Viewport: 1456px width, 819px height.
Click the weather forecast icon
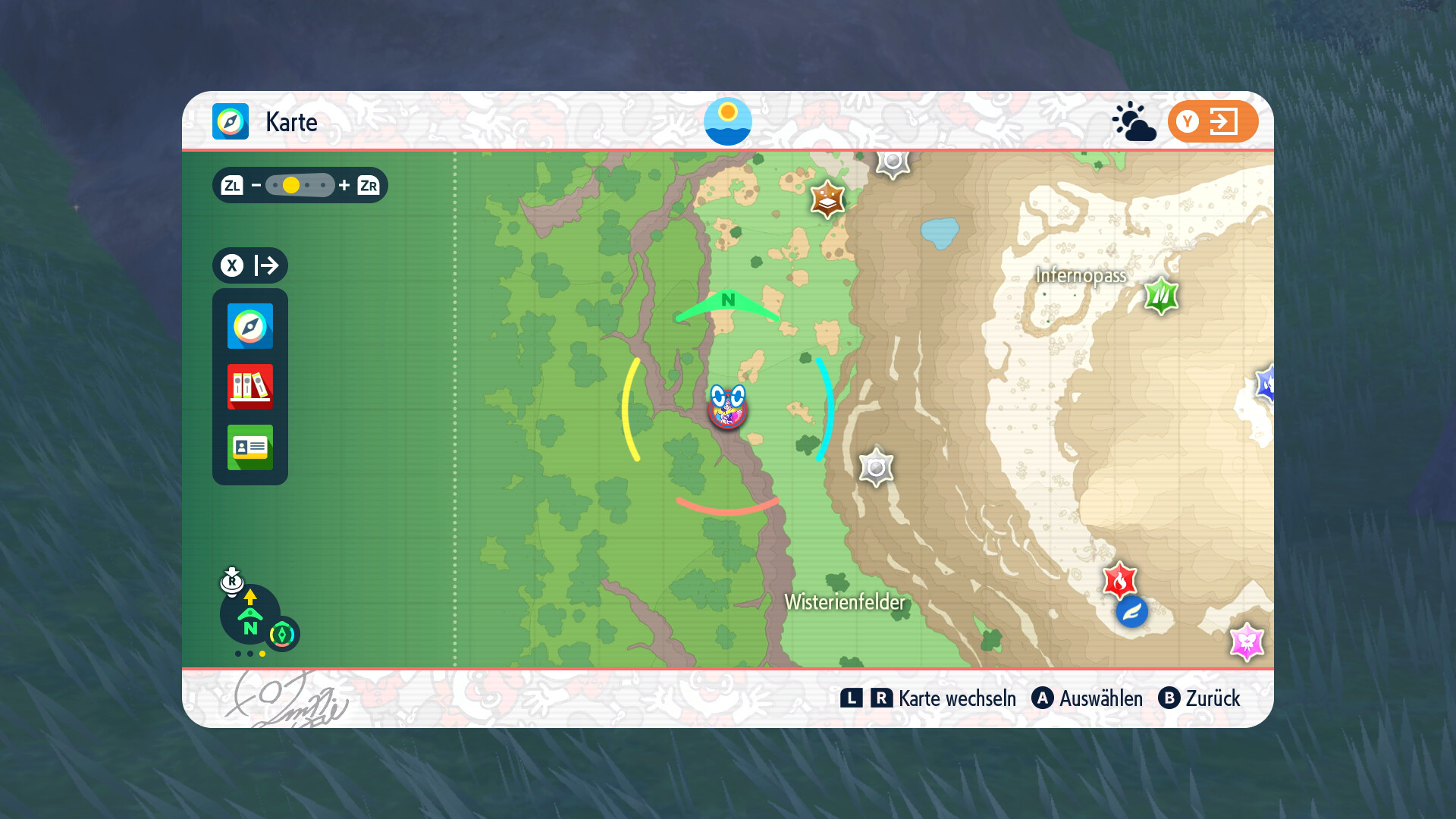tap(1134, 121)
